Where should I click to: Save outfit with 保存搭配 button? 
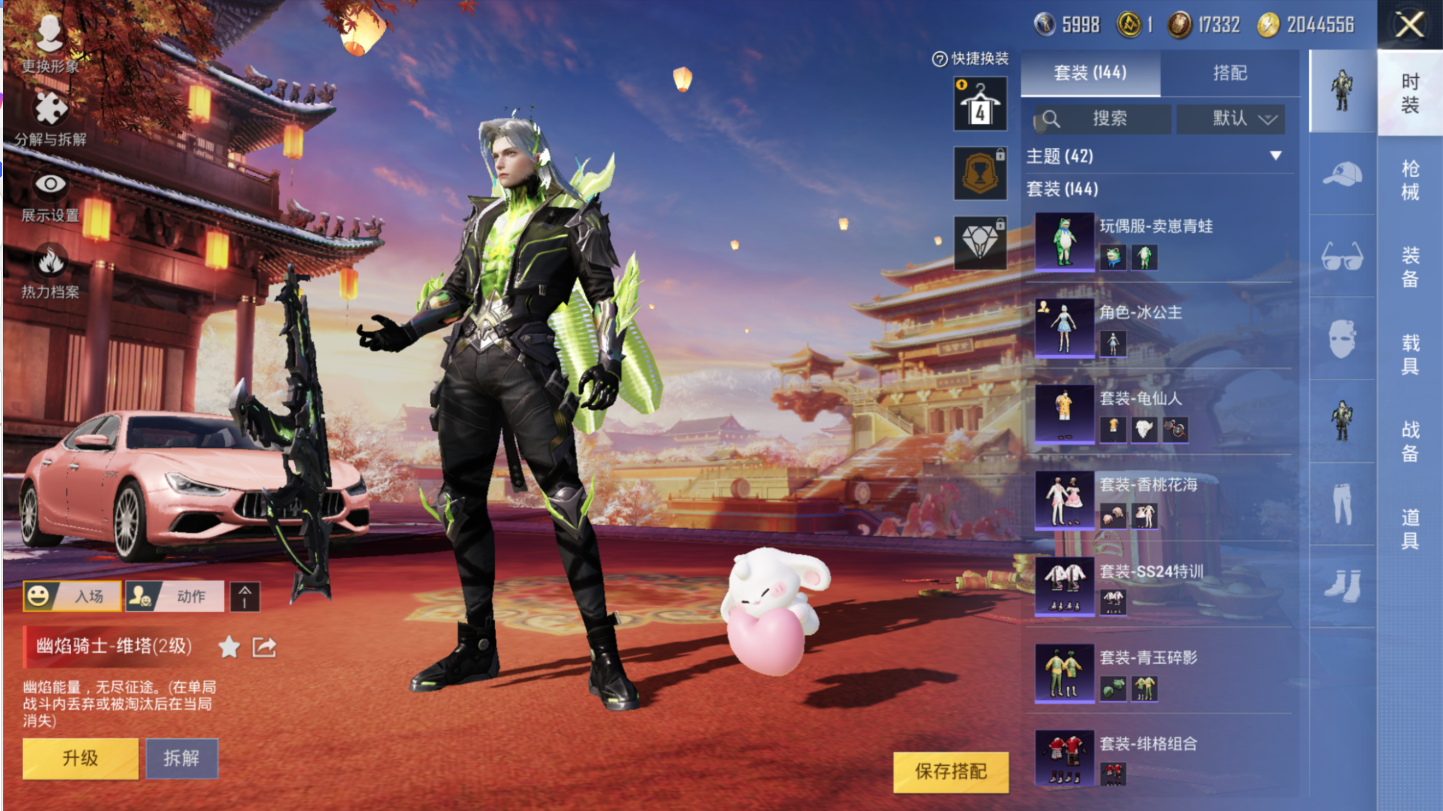(950, 771)
